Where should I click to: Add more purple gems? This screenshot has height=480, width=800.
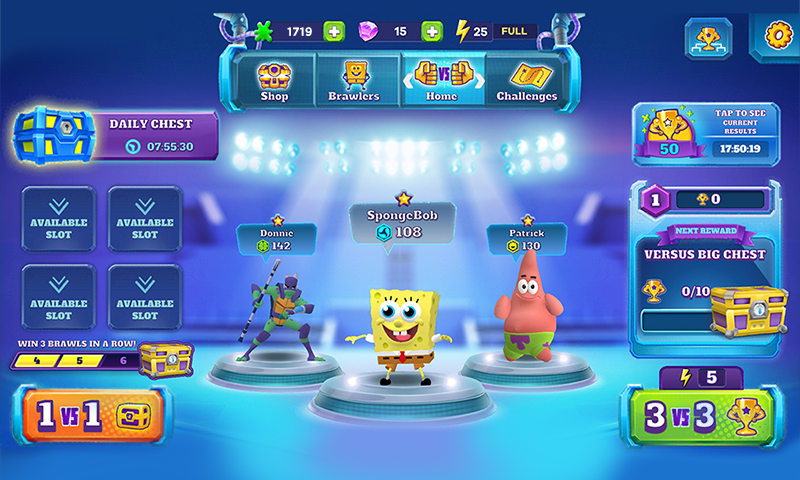tap(432, 32)
